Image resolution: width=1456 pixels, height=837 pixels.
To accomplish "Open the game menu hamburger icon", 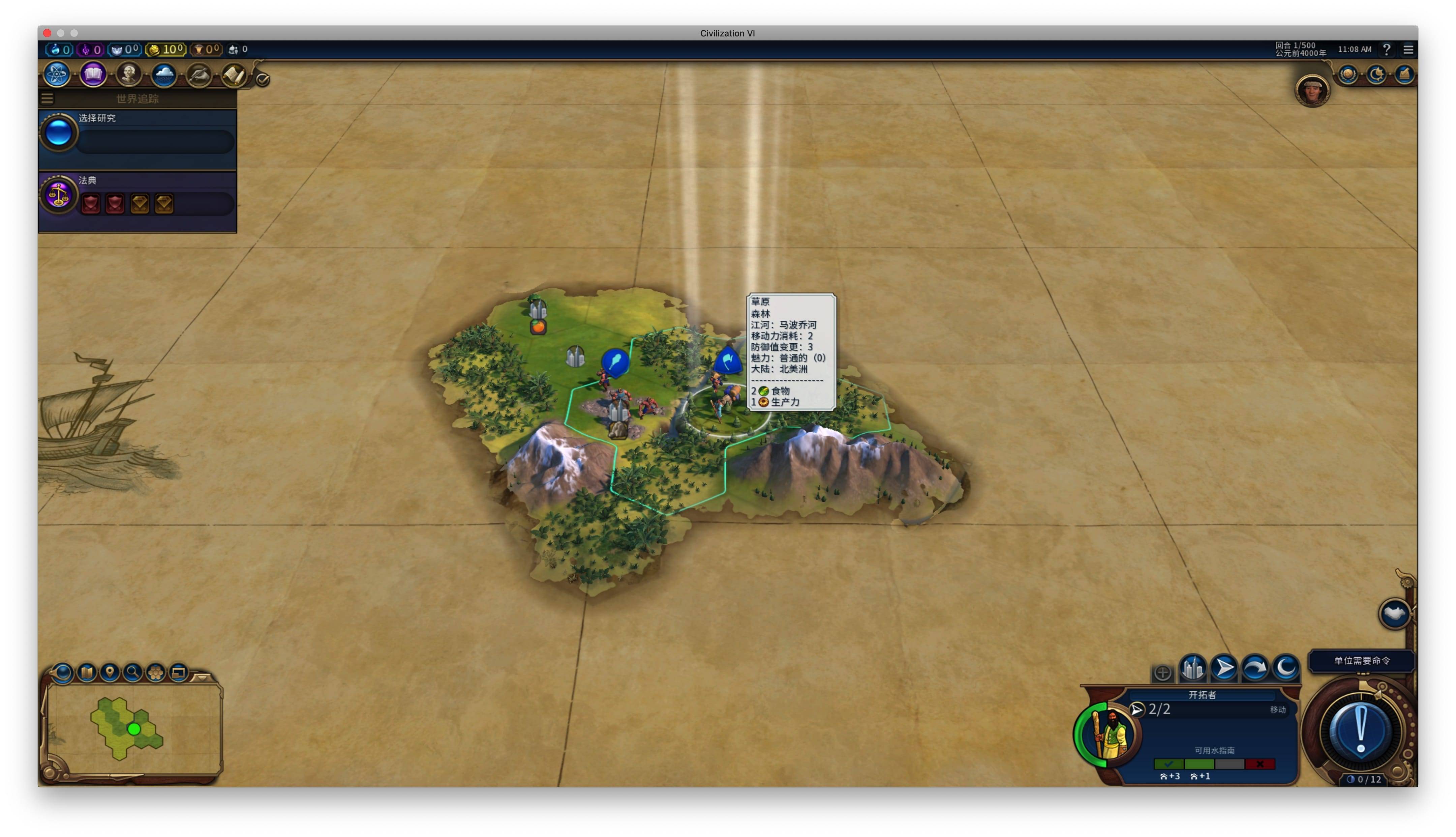I will (x=1408, y=50).
